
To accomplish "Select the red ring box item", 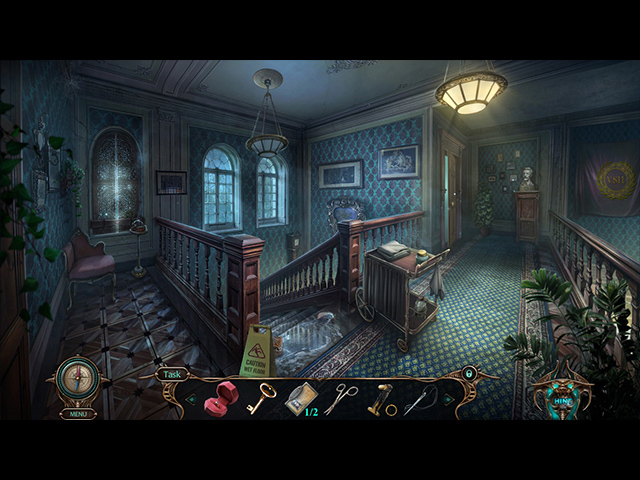I will click(x=219, y=400).
